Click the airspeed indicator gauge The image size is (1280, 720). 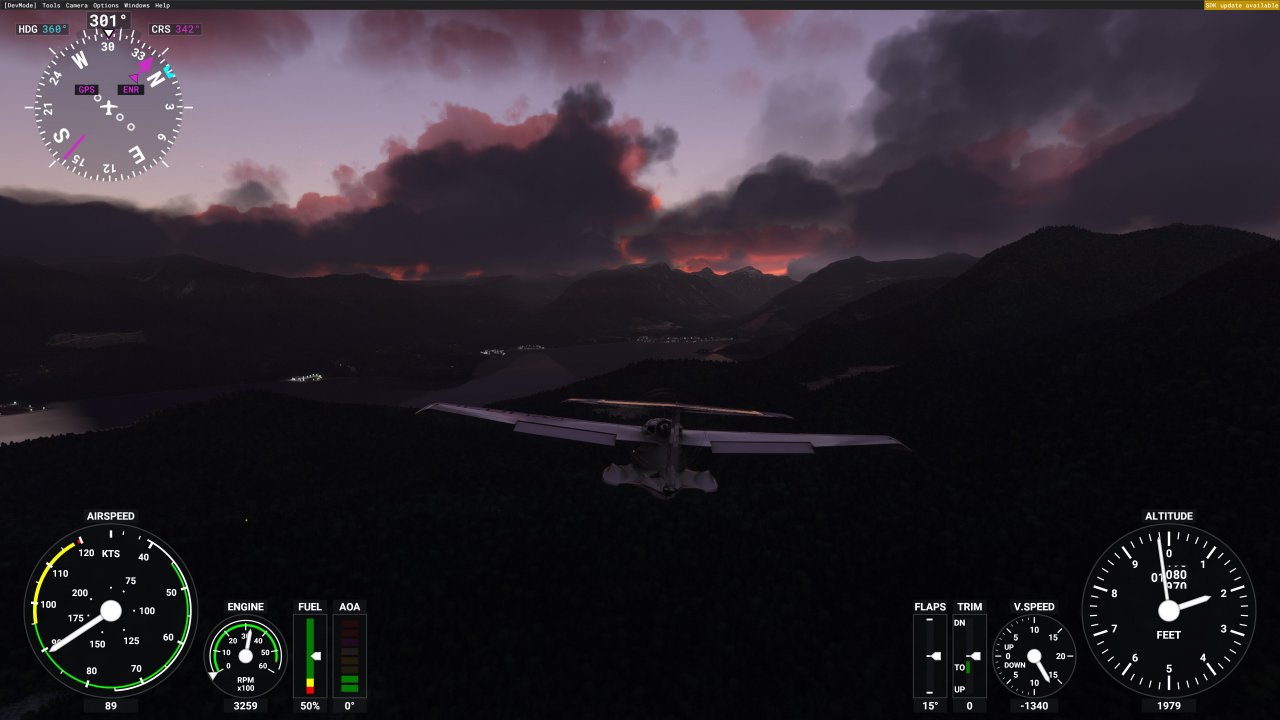[111, 611]
